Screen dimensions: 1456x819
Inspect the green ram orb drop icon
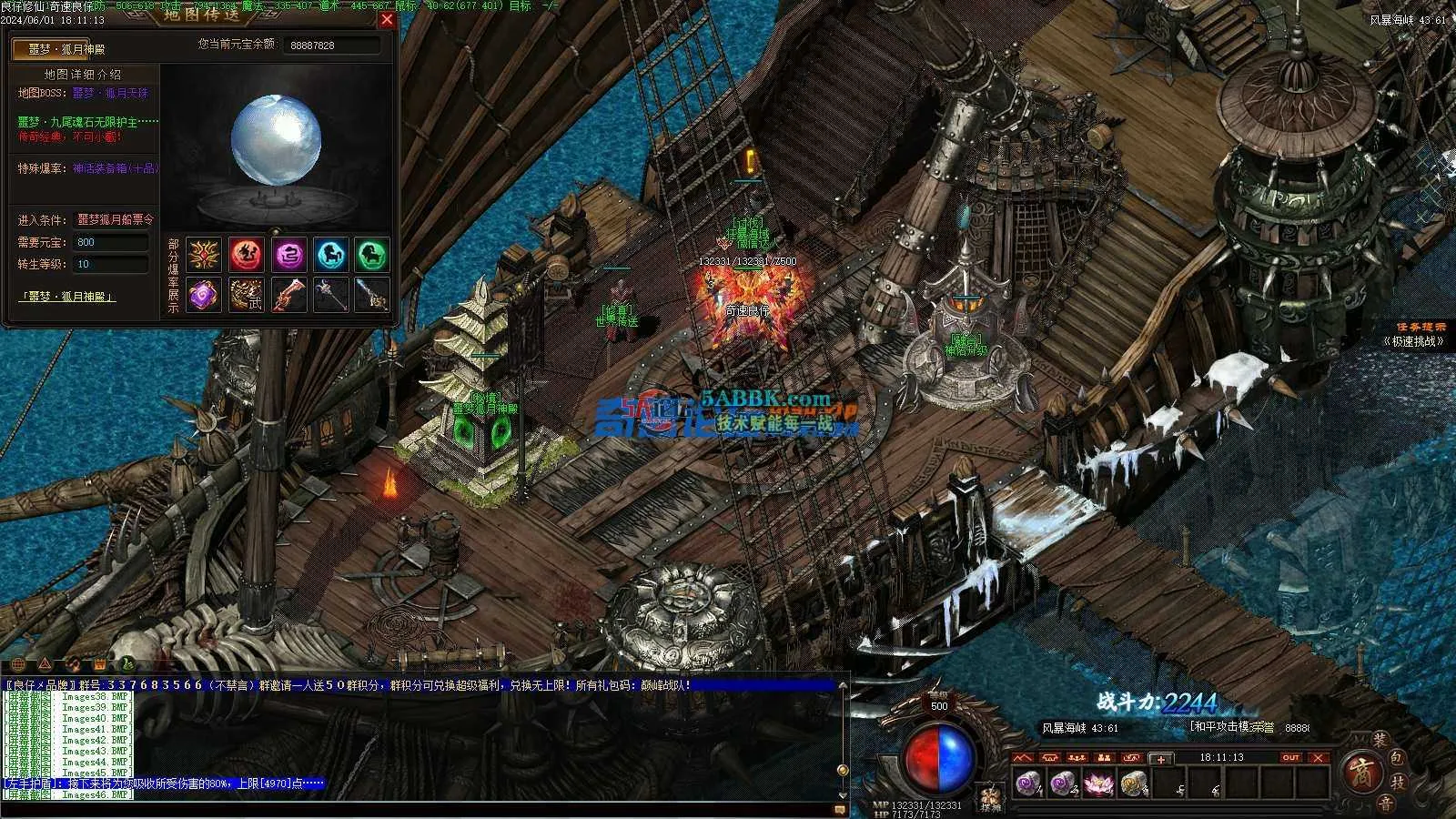coord(372,255)
